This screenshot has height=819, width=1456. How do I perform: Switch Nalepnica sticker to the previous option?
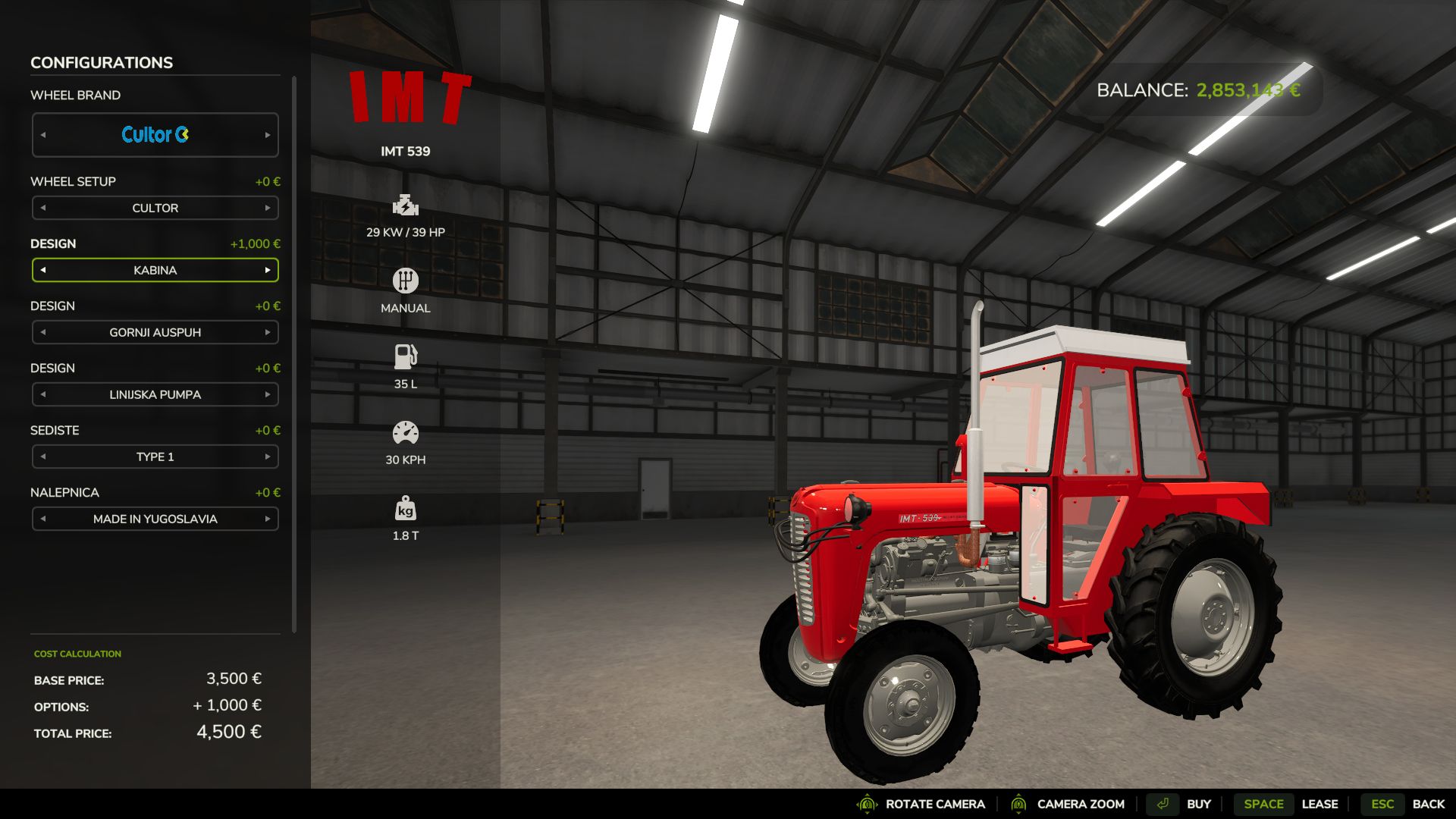[43, 519]
